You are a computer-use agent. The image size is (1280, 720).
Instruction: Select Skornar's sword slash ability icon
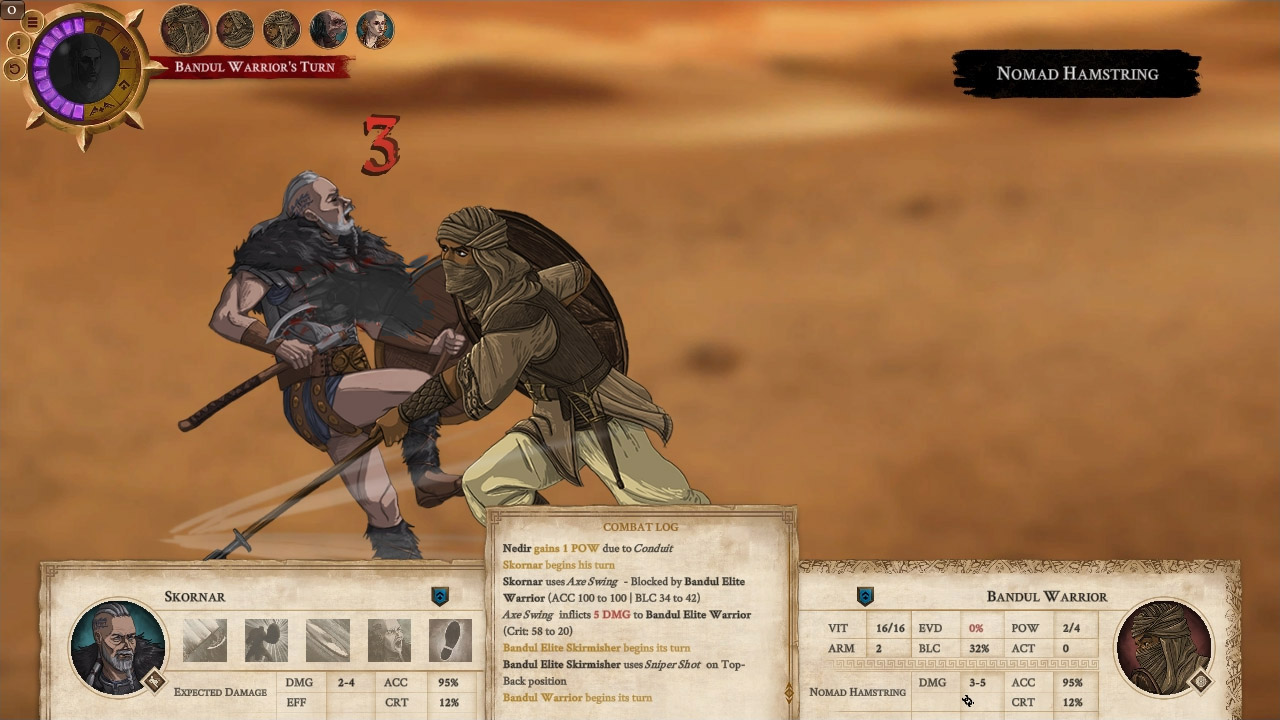328,640
